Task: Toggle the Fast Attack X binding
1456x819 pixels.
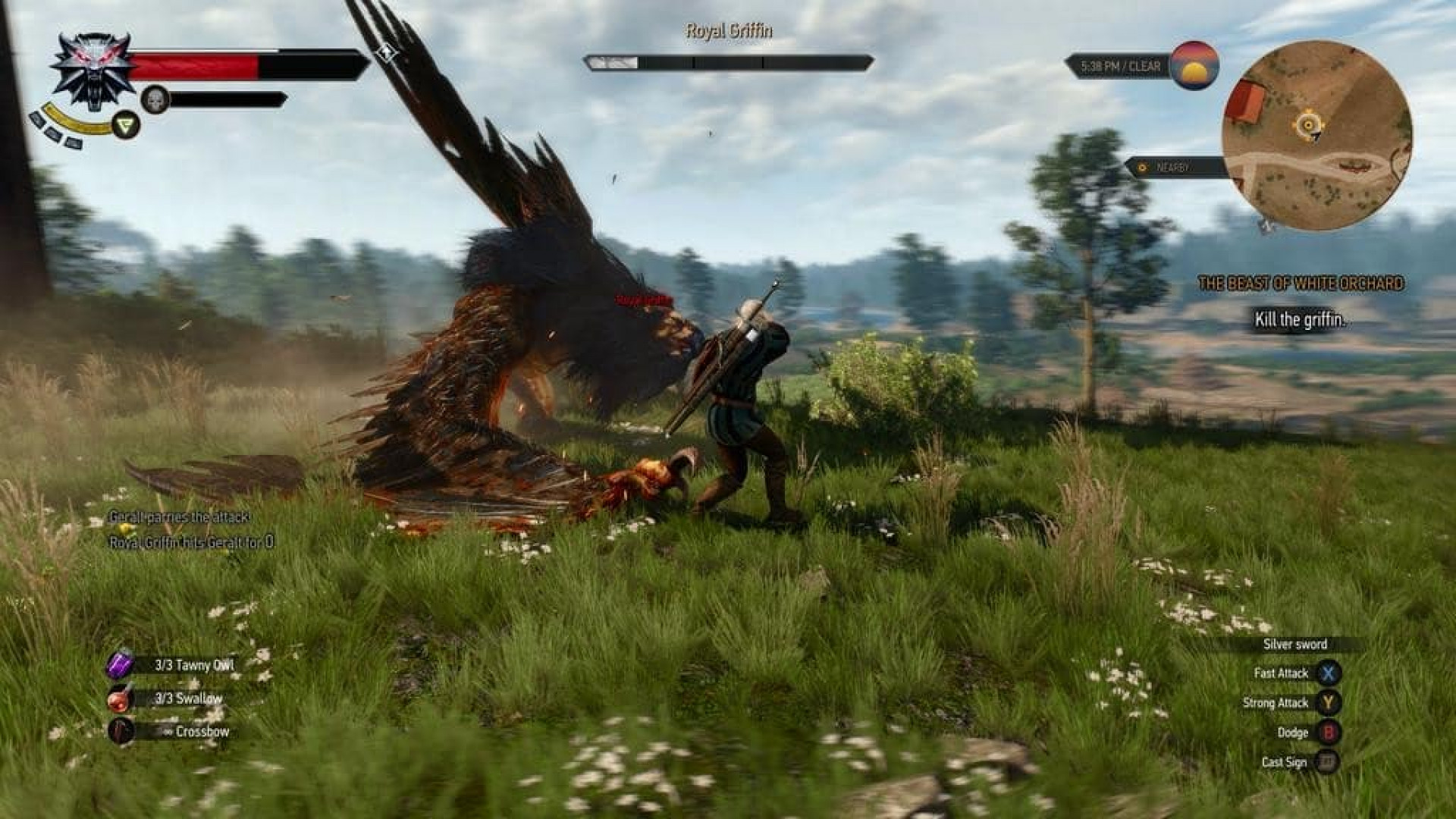Action: tap(1329, 673)
